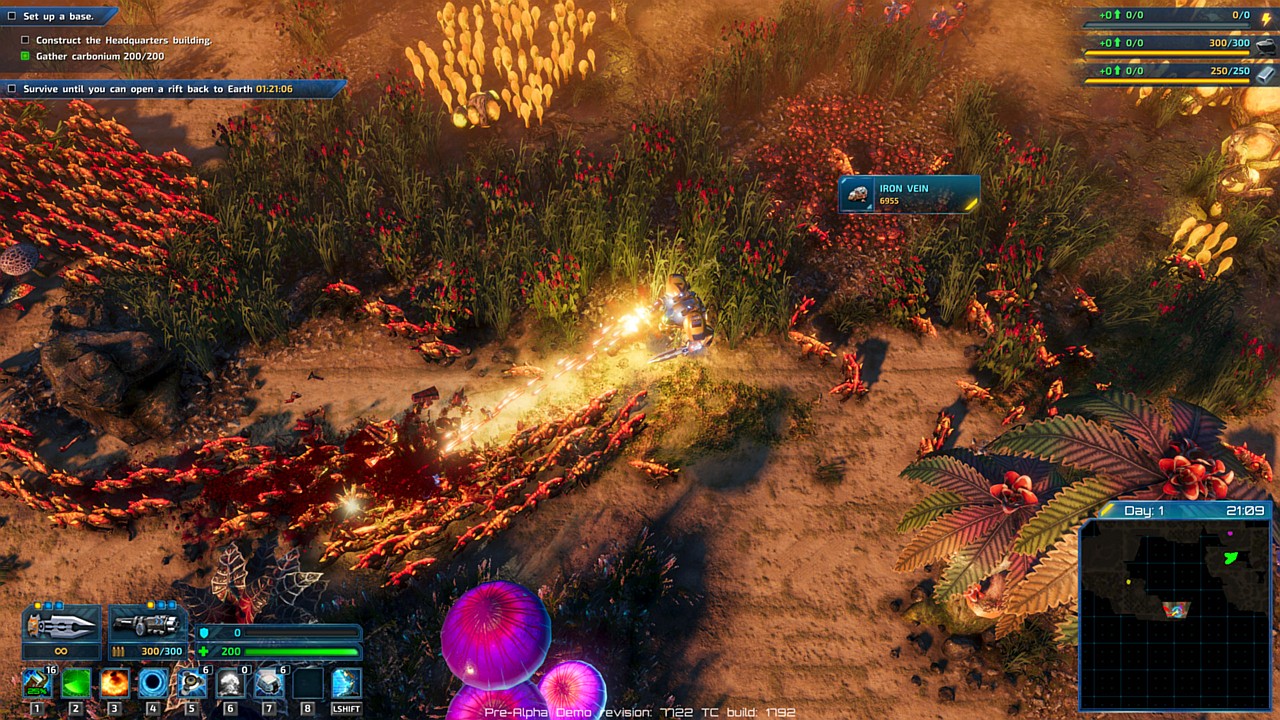Image resolution: width=1280 pixels, height=720 pixels.
Task: Click the Iron Vein resource label
Action: point(909,194)
